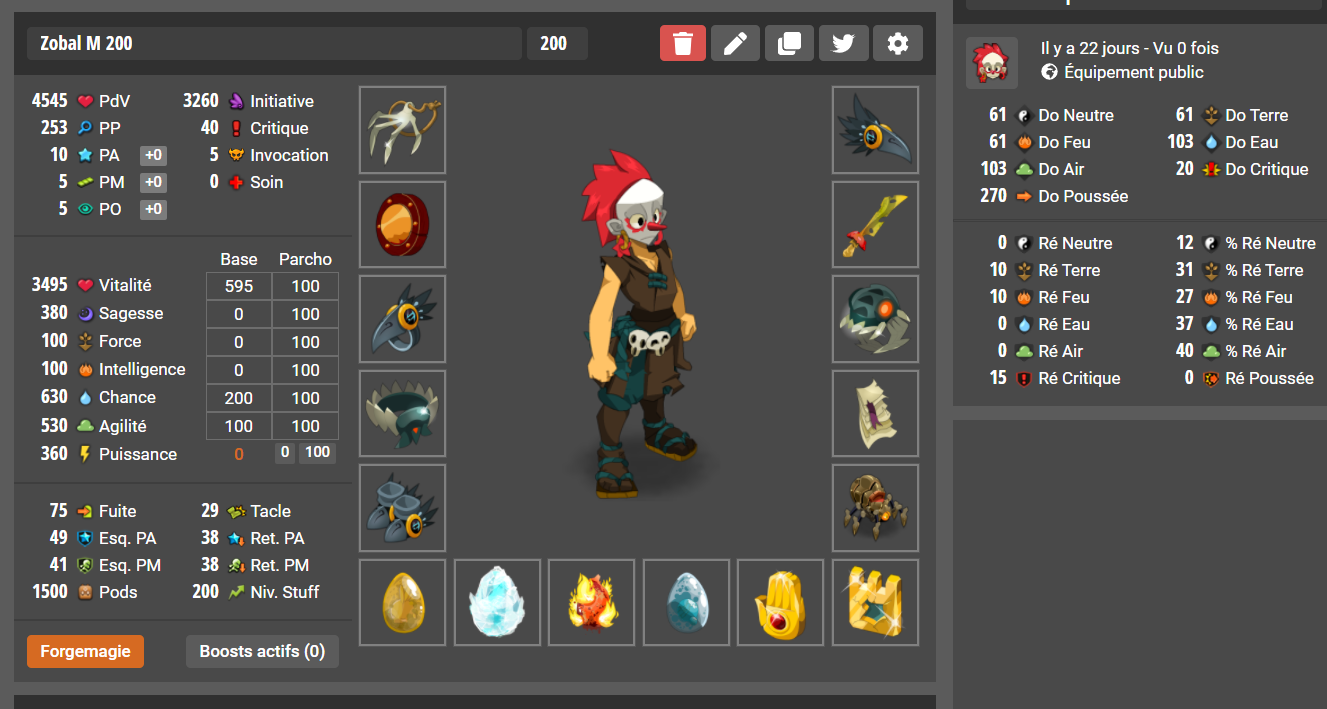
Task: Select the red round shield slot
Action: click(x=402, y=225)
